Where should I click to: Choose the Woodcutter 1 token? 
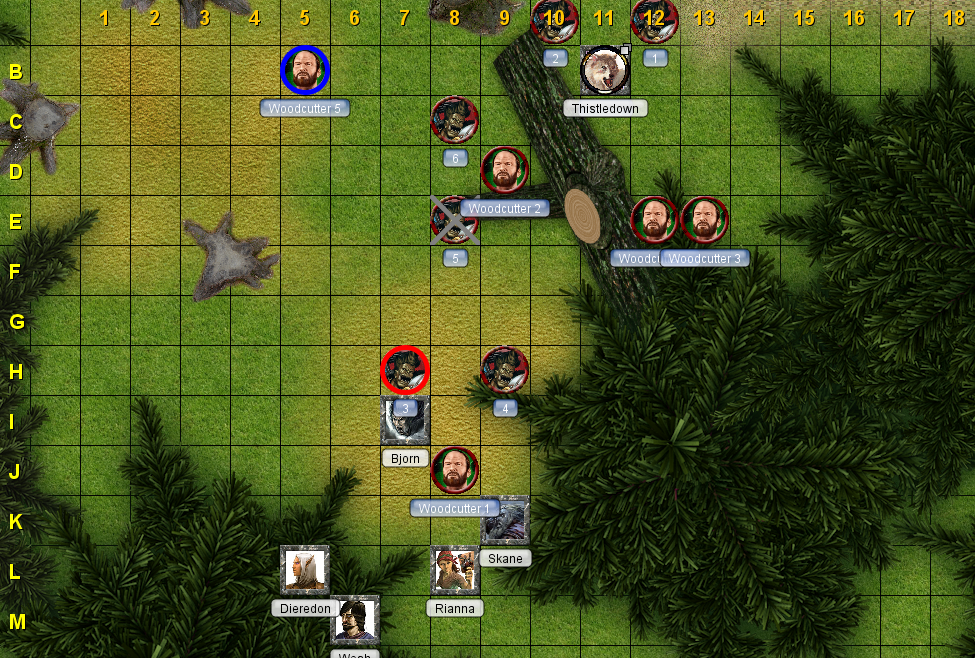click(x=455, y=470)
